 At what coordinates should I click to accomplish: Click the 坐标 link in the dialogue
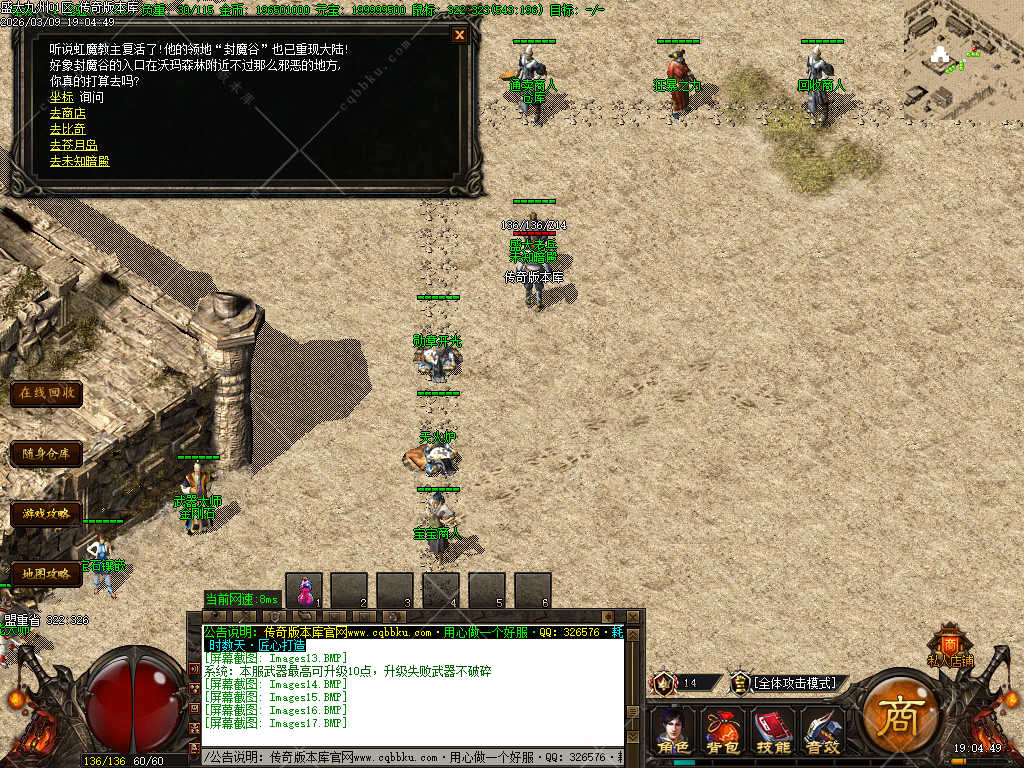tap(61, 98)
